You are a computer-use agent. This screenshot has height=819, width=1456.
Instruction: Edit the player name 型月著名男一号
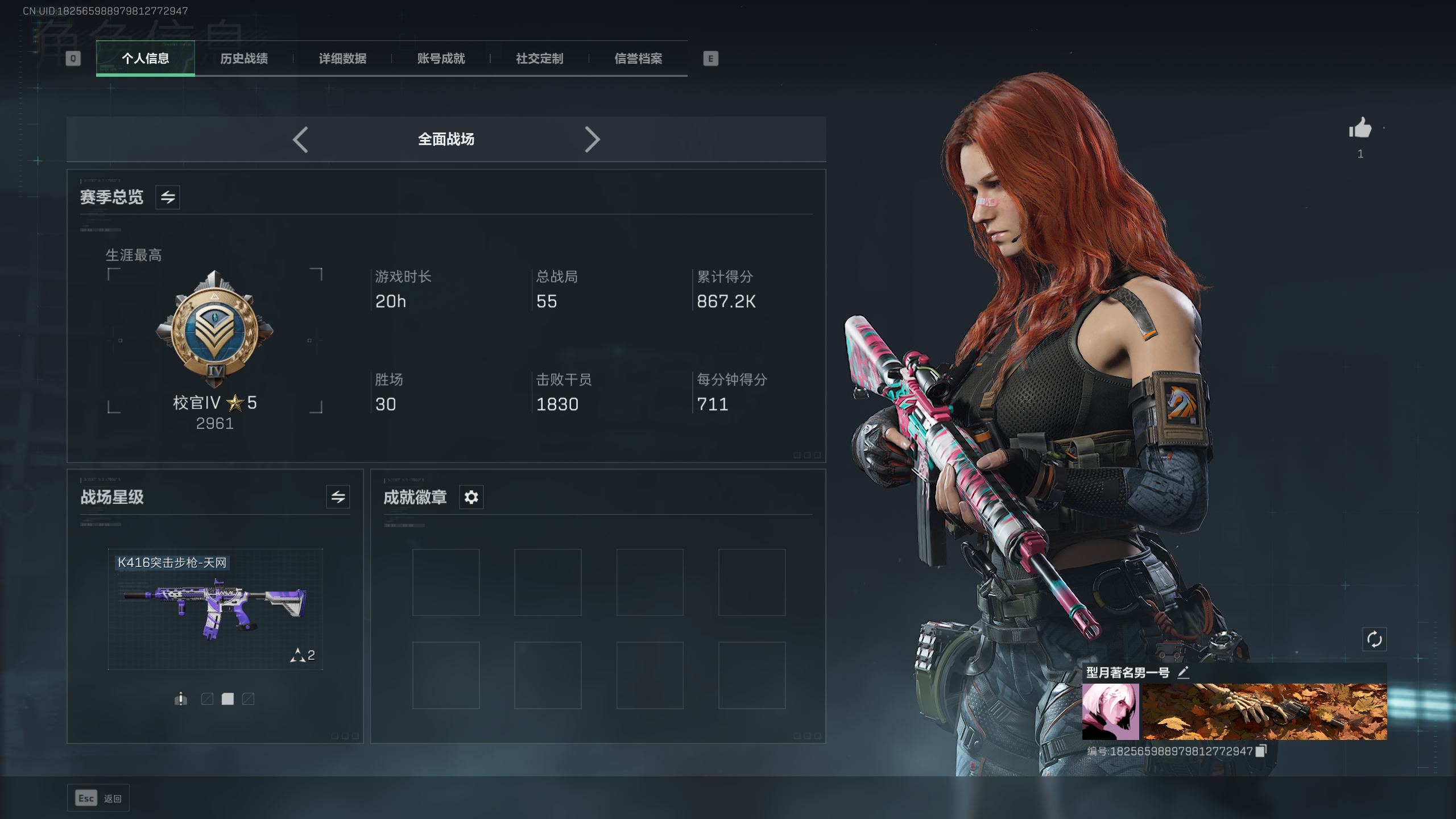coord(1183,673)
